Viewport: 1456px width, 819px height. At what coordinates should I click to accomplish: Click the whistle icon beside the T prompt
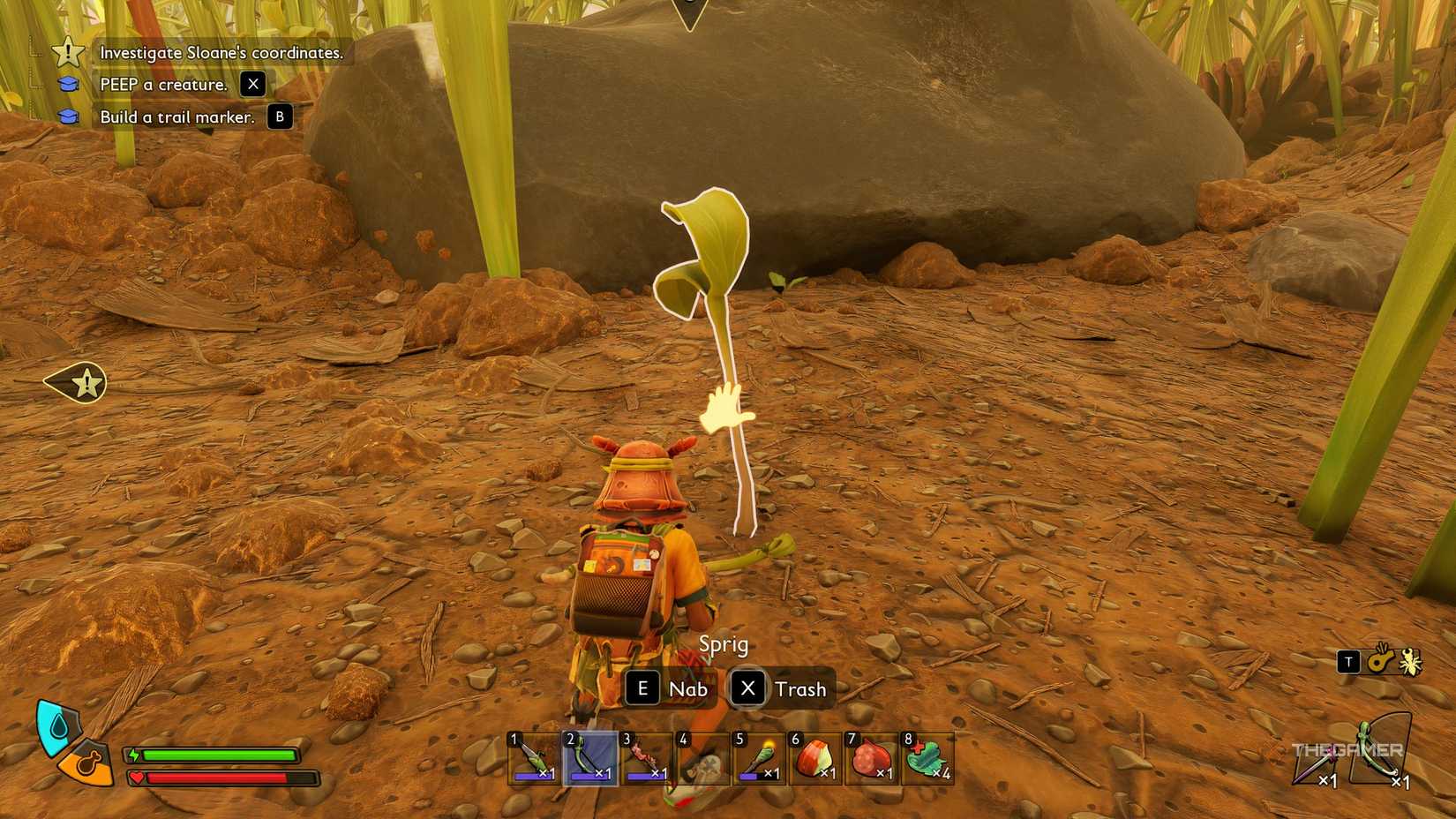(1379, 661)
